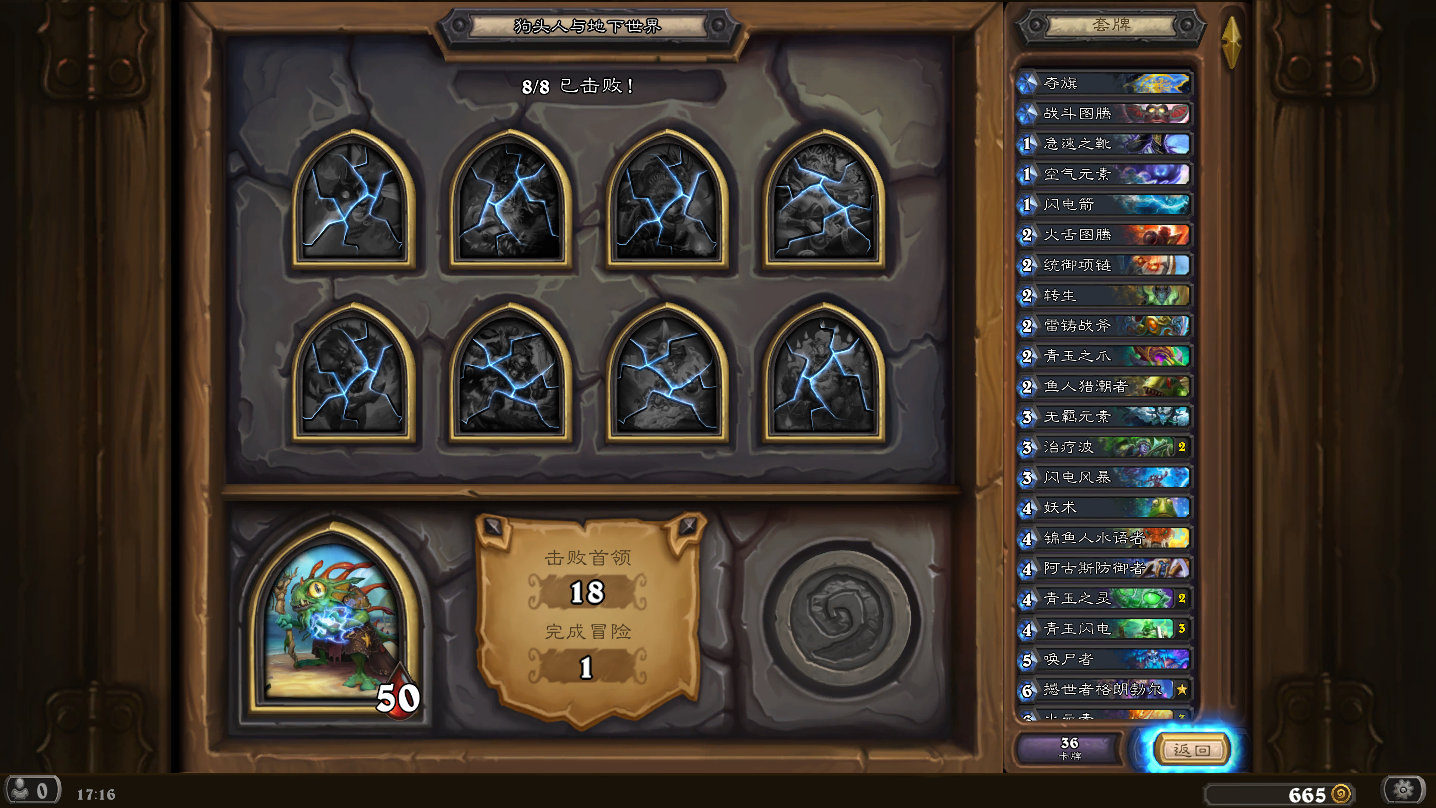Image resolution: width=1436 pixels, height=808 pixels.
Task: Click the 妖术 card entry
Action: tap(1104, 508)
